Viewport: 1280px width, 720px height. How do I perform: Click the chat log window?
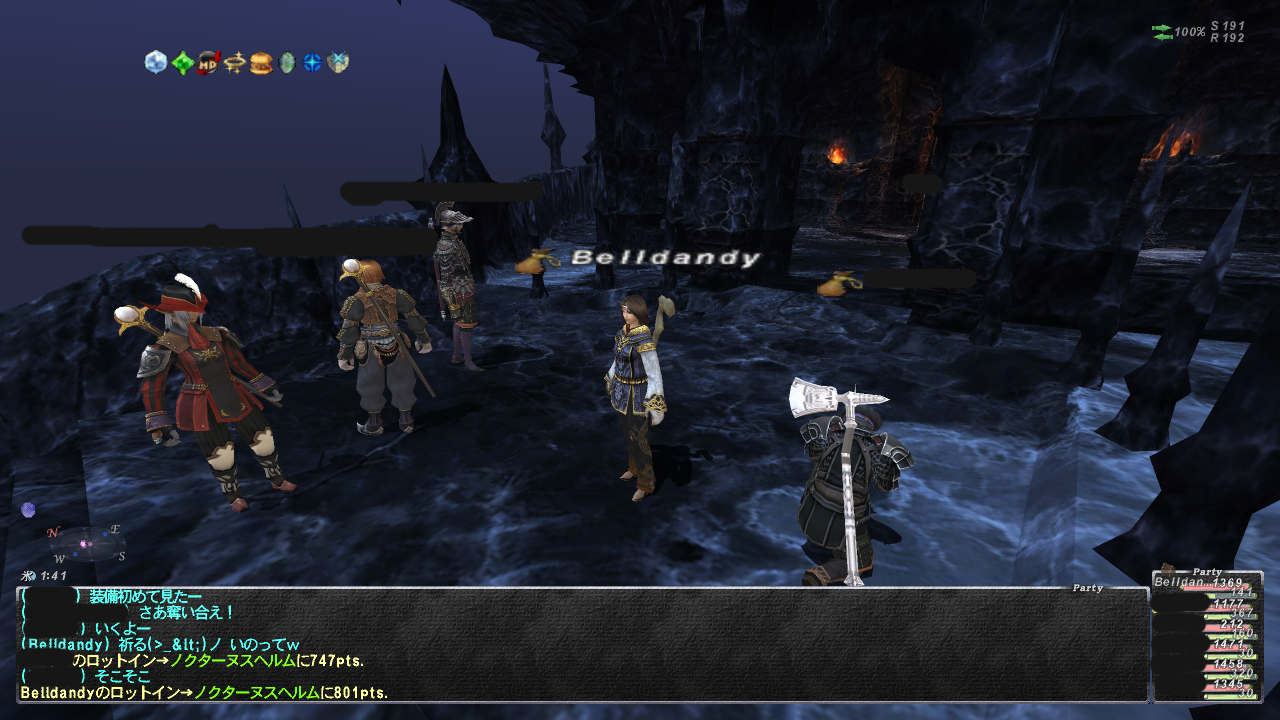pos(582,644)
